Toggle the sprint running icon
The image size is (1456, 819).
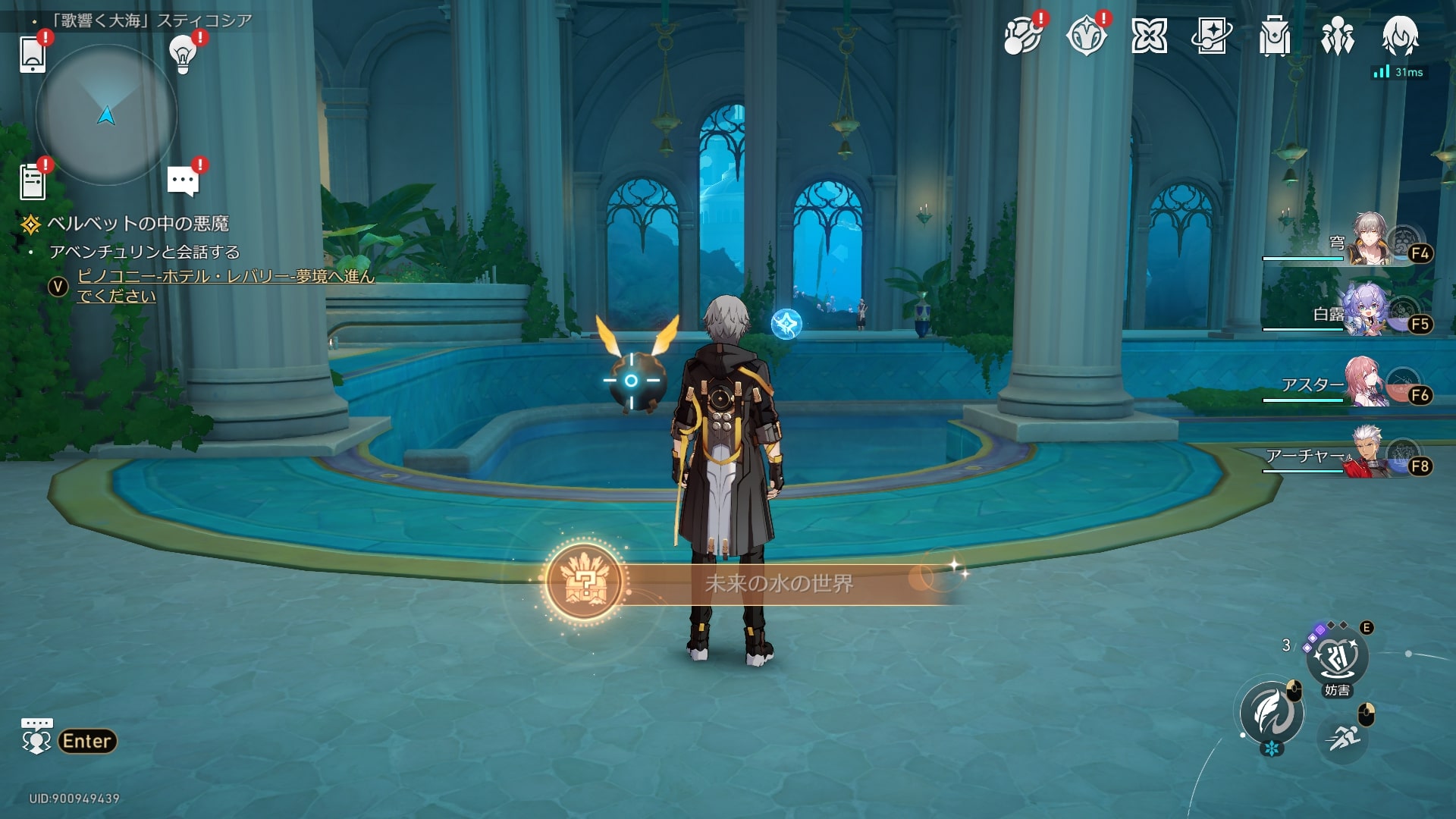(x=1343, y=736)
